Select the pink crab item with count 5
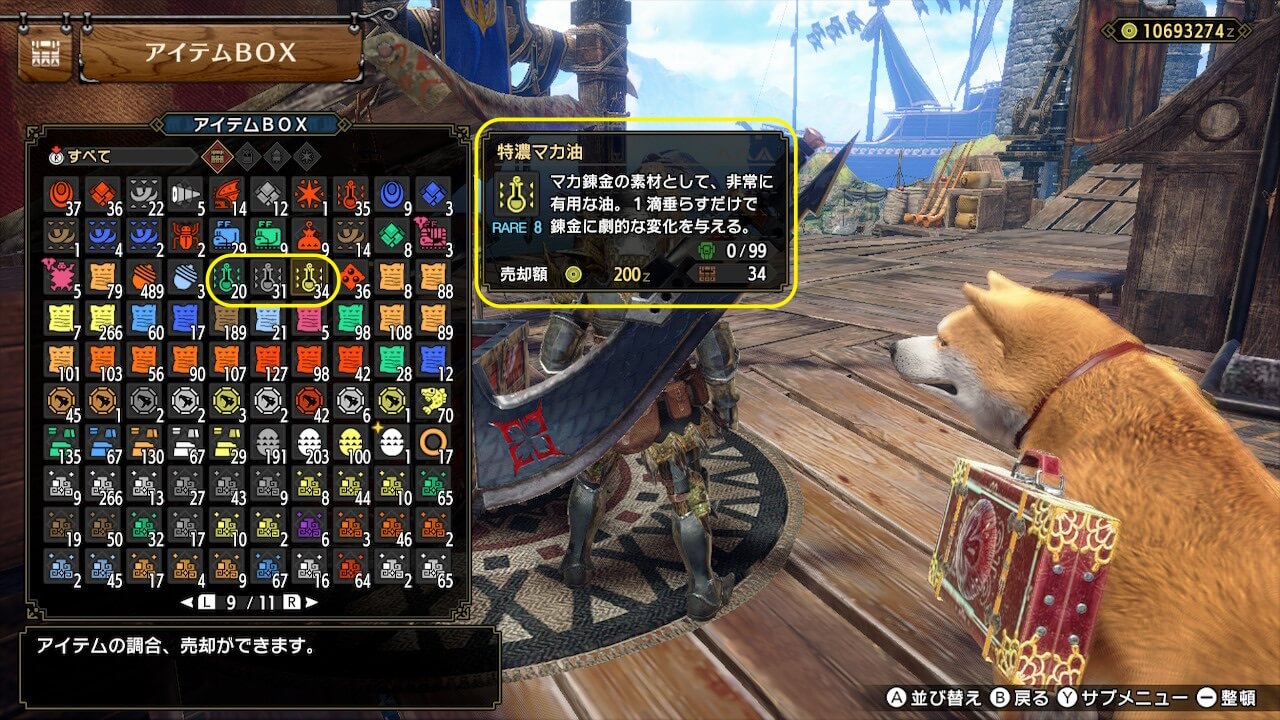The image size is (1280, 720). point(62,278)
